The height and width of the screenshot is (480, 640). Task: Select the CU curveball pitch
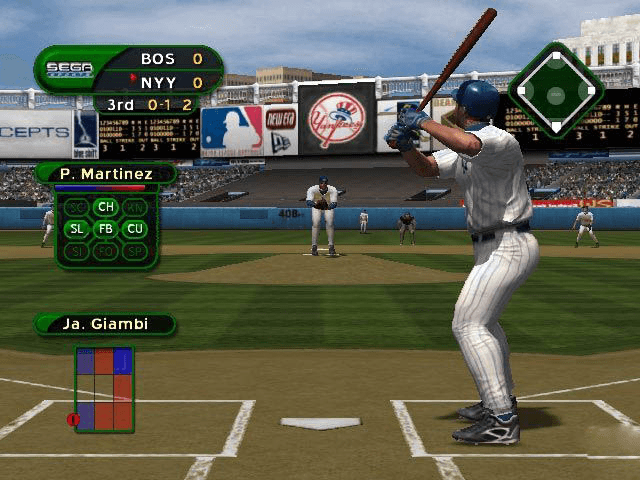(x=135, y=229)
